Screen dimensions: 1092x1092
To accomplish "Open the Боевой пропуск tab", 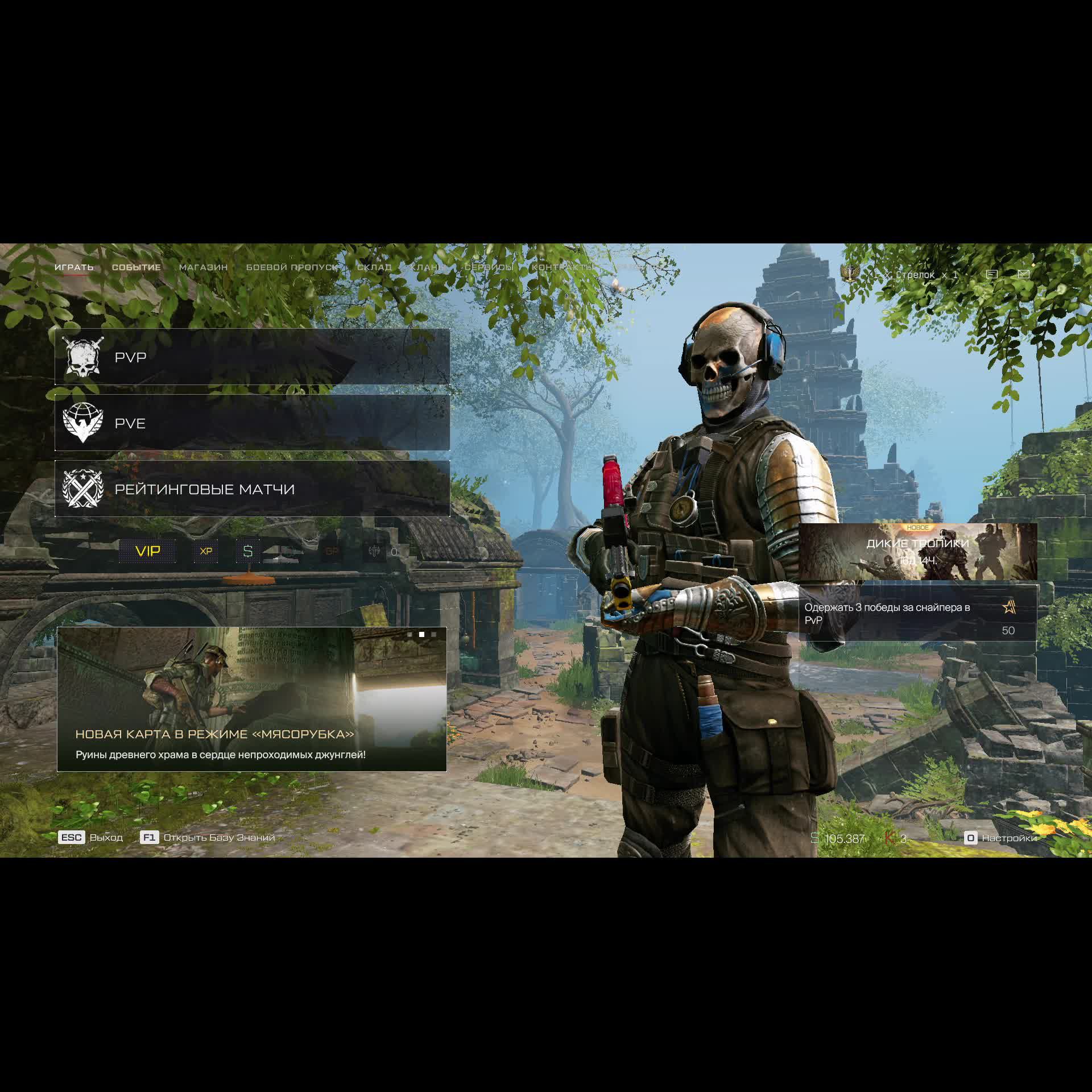I will [292, 267].
